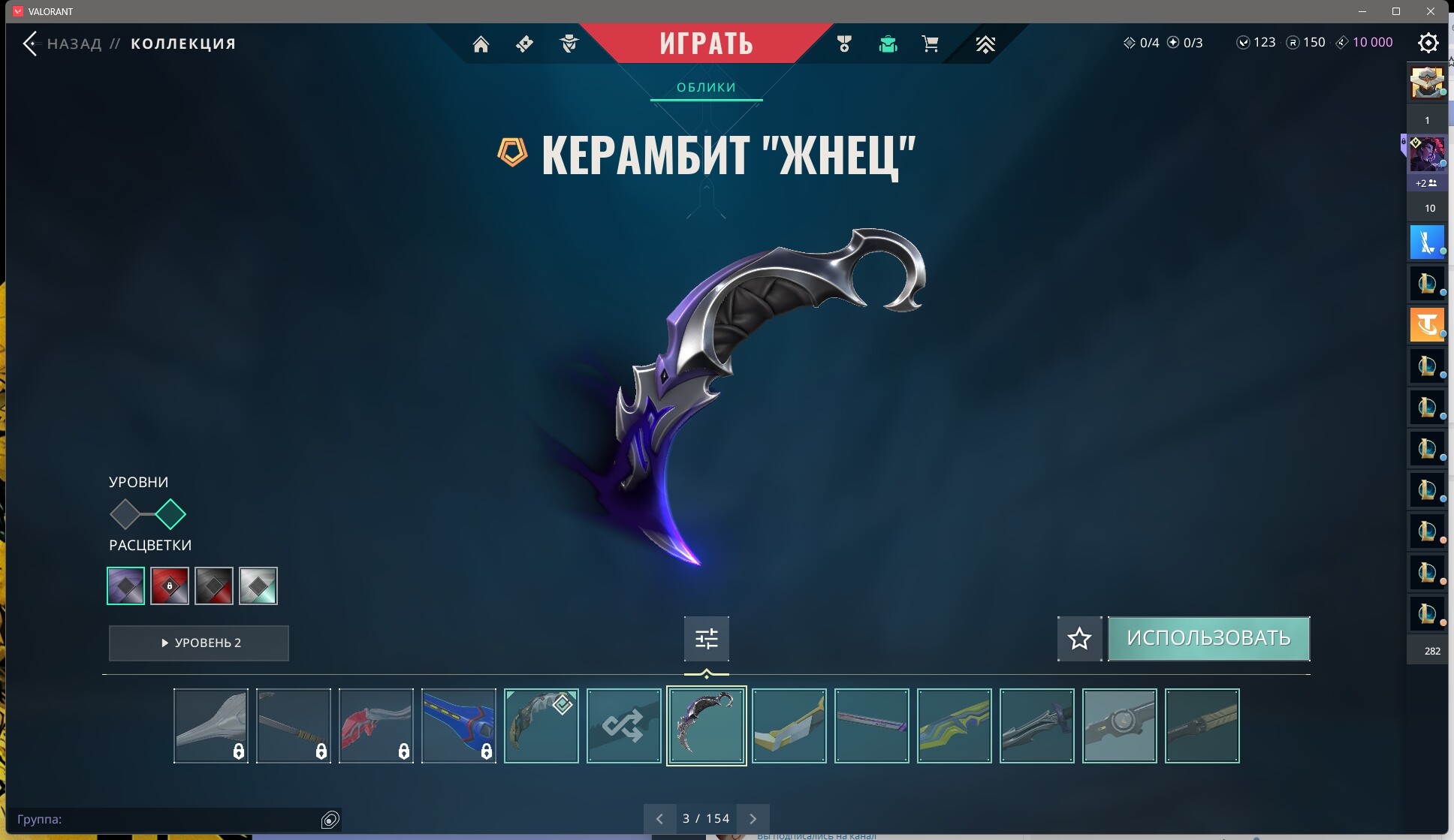Open the Collection backpack screen
The image size is (1454, 840).
tap(889, 44)
